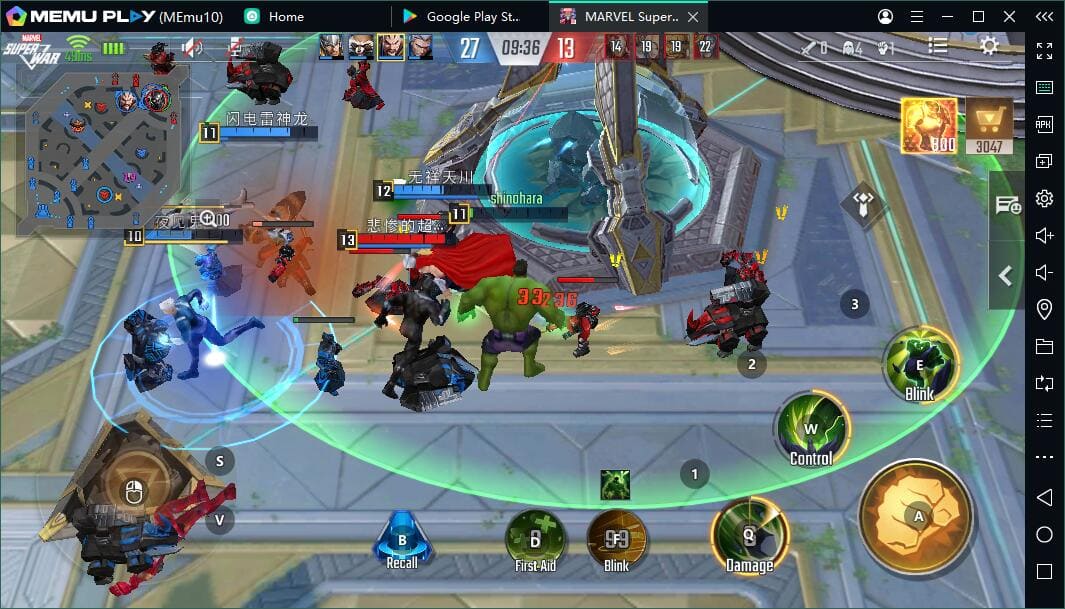Cast the Control ability

pos(811,430)
